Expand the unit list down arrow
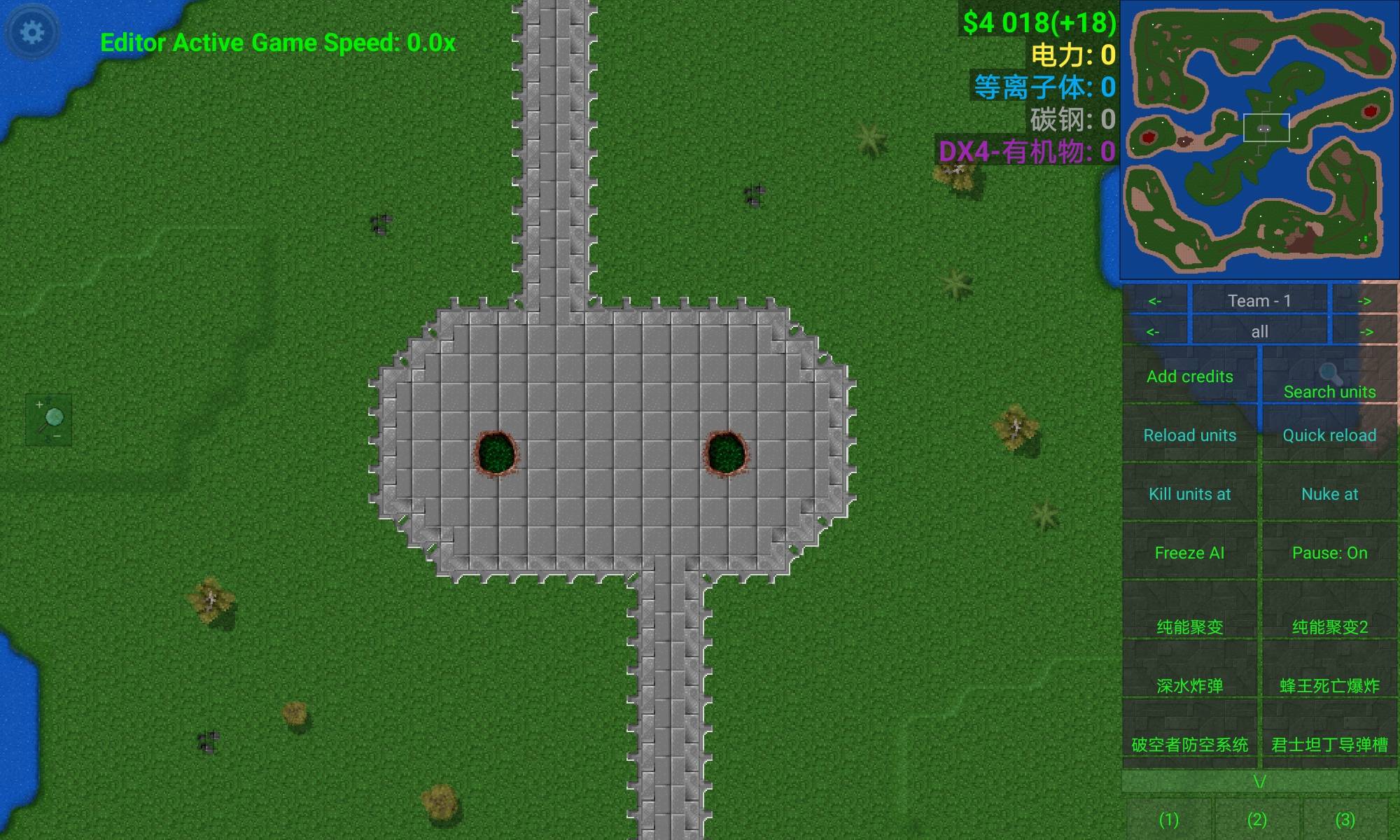 pyautogui.click(x=1259, y=781)
